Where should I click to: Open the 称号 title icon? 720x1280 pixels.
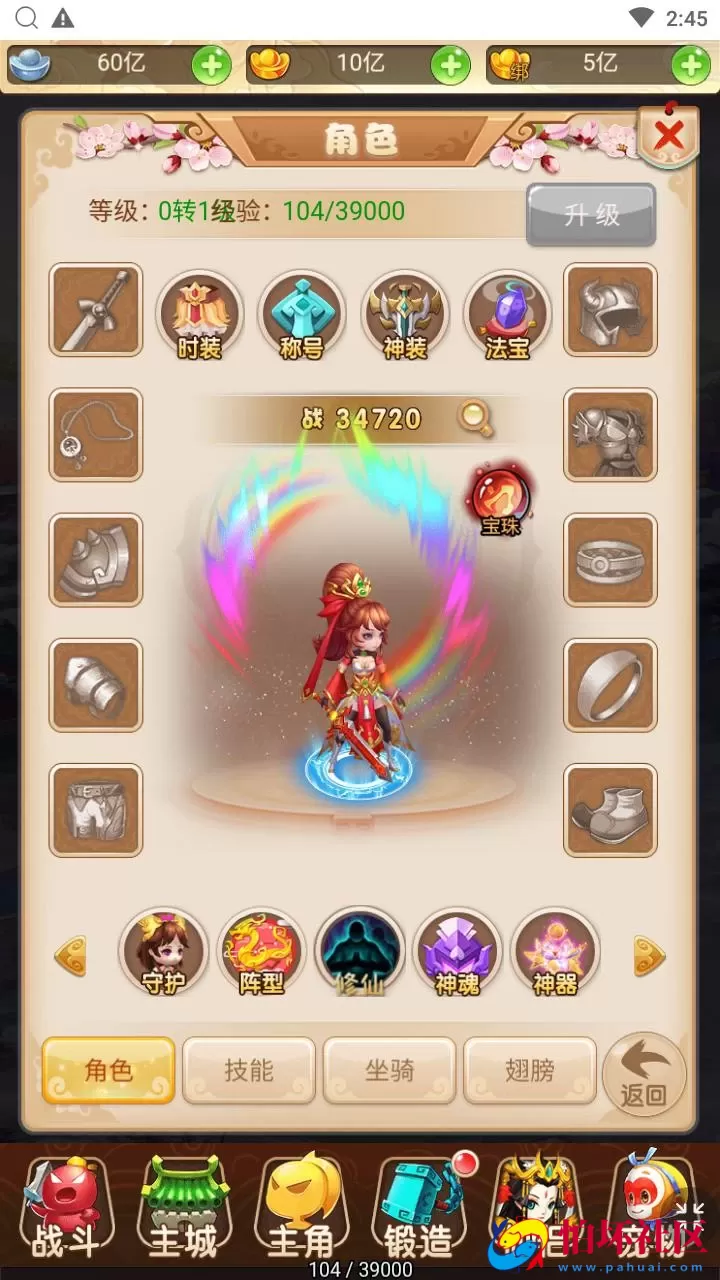coord(301,315)
